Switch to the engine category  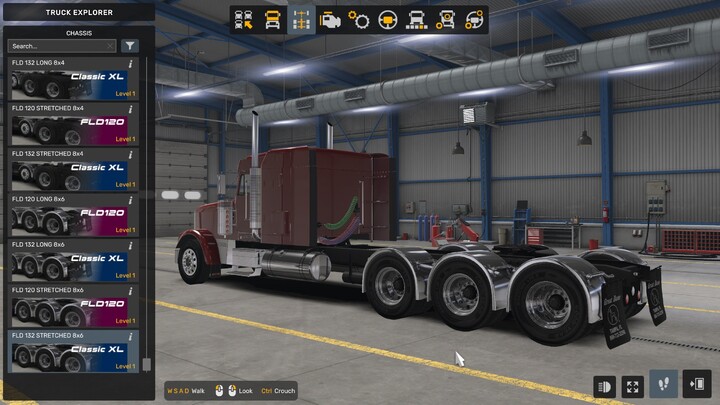pyautogui.click(x=330, y=20)
